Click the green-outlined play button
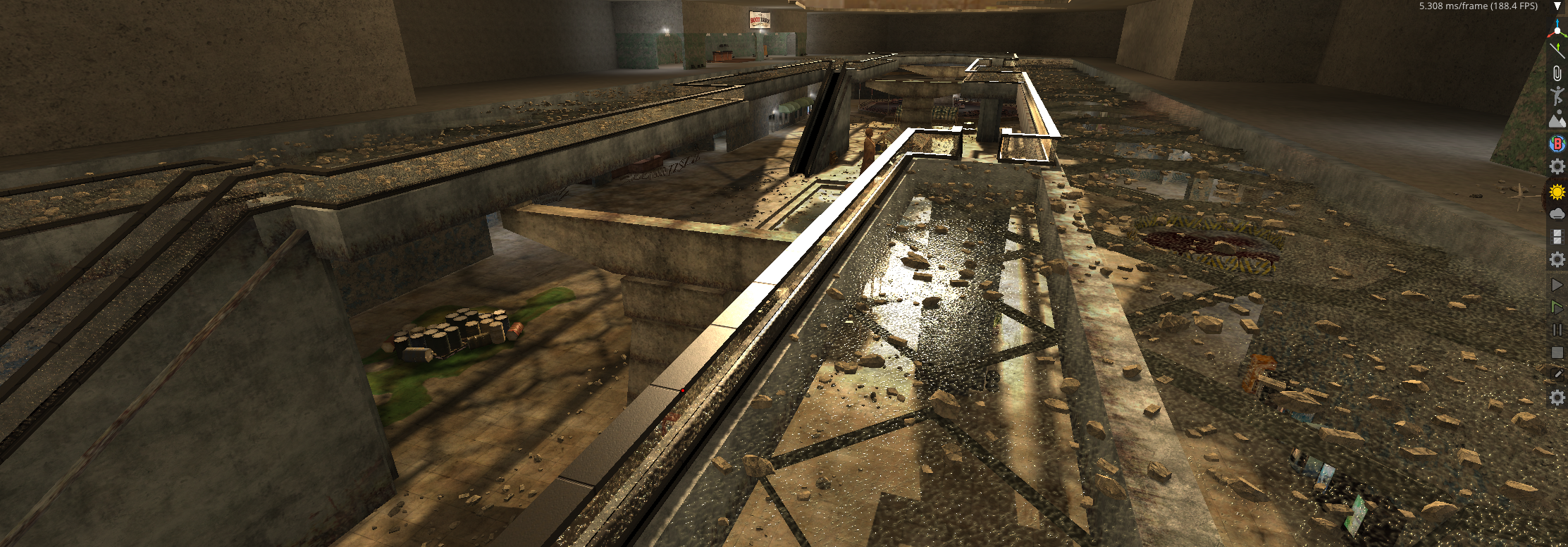This screenshot has height=547, width=1568. click(x=1557, y=307)
